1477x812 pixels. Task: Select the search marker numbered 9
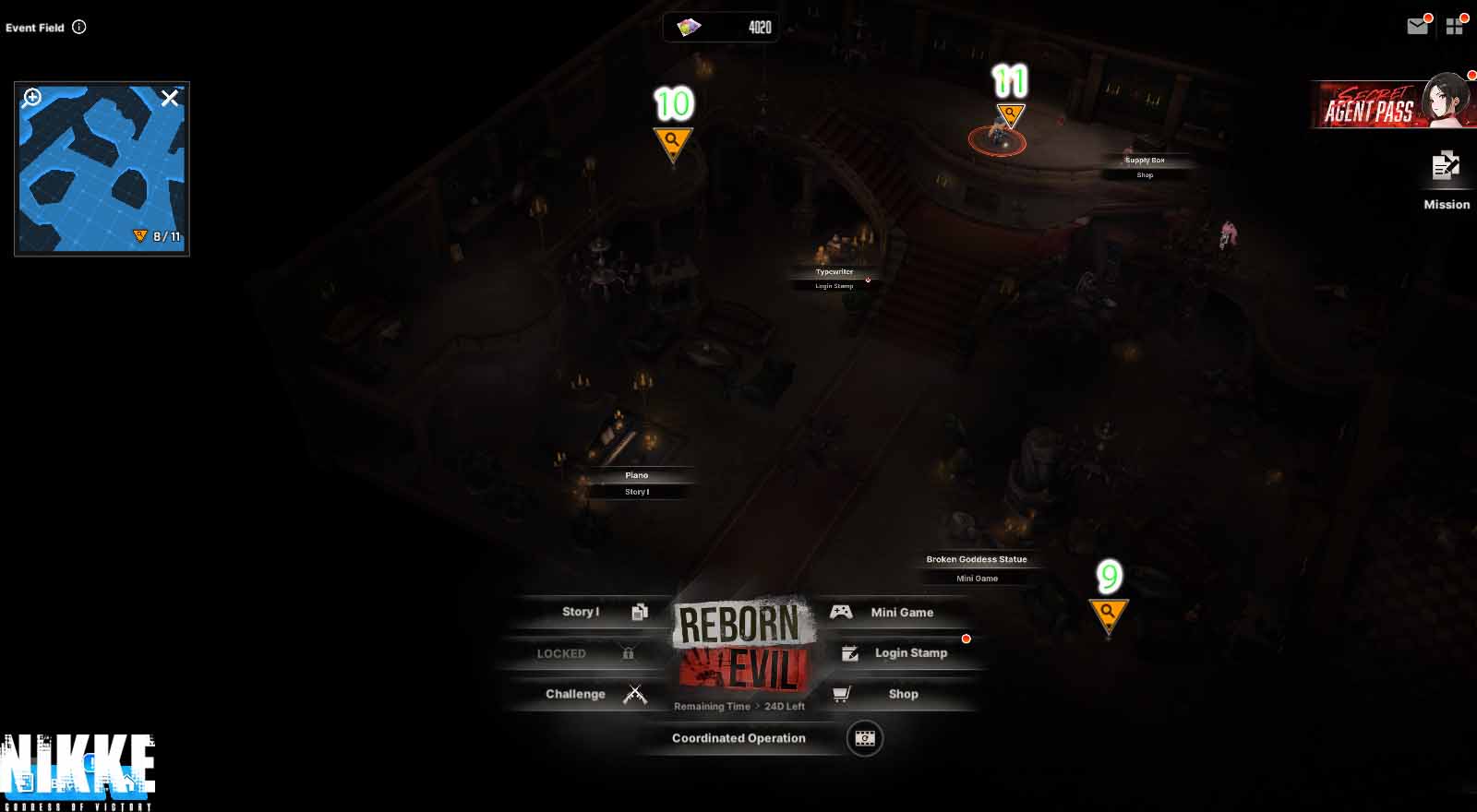[1108, 613]
